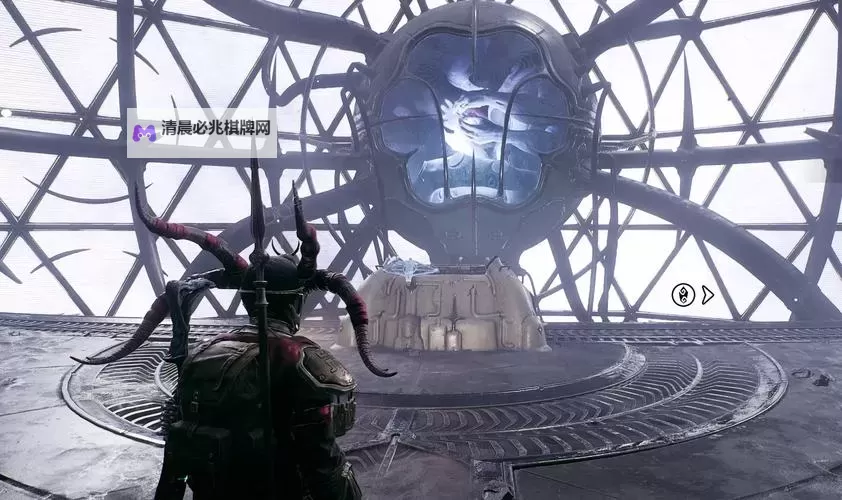
Task: Click the circled objective waypoint marker icon
Action: (x=683, y=294)
